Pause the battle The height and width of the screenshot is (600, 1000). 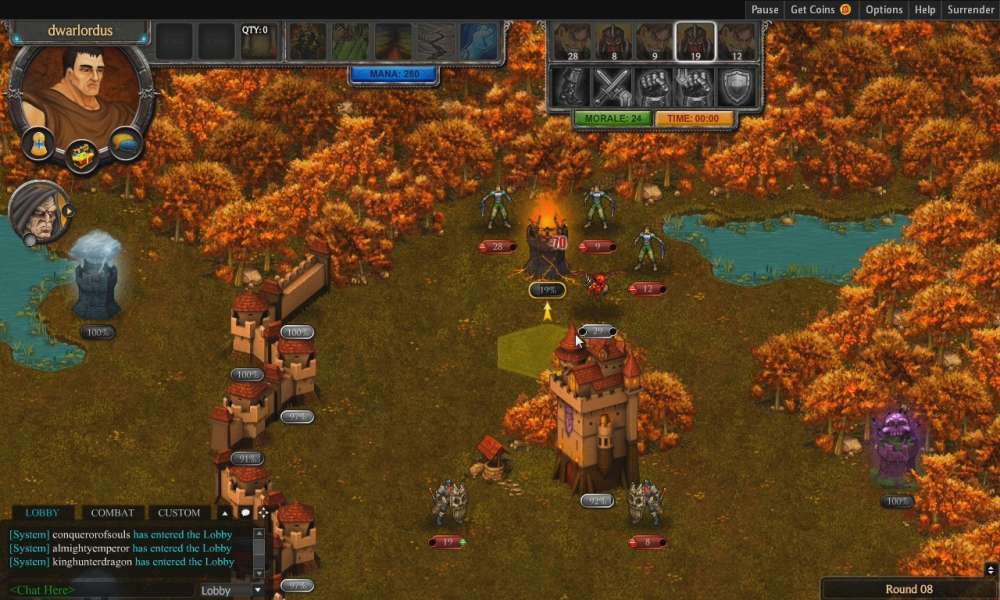(764, 10)
